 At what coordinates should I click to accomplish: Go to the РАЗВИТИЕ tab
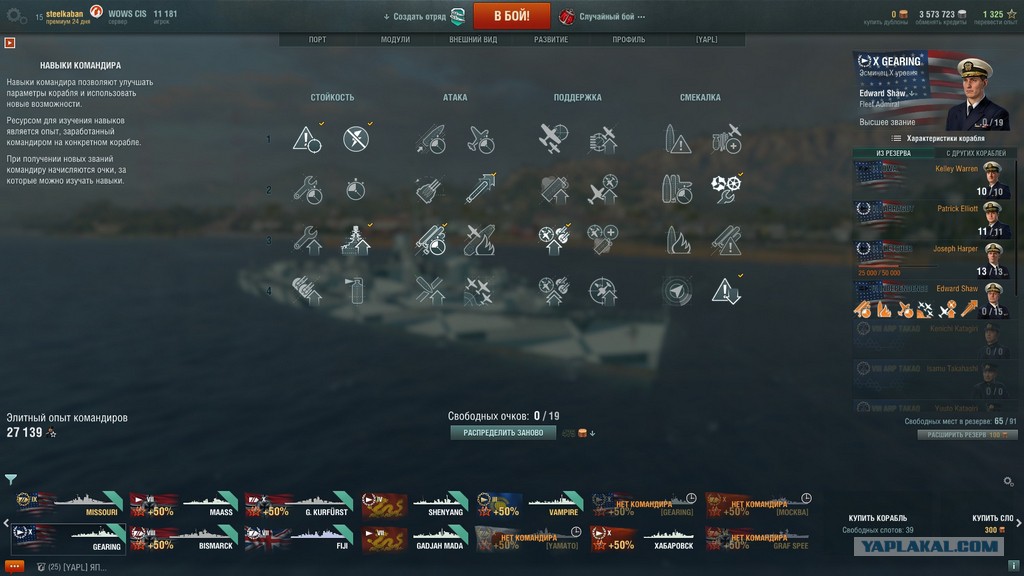click(551, 40)
